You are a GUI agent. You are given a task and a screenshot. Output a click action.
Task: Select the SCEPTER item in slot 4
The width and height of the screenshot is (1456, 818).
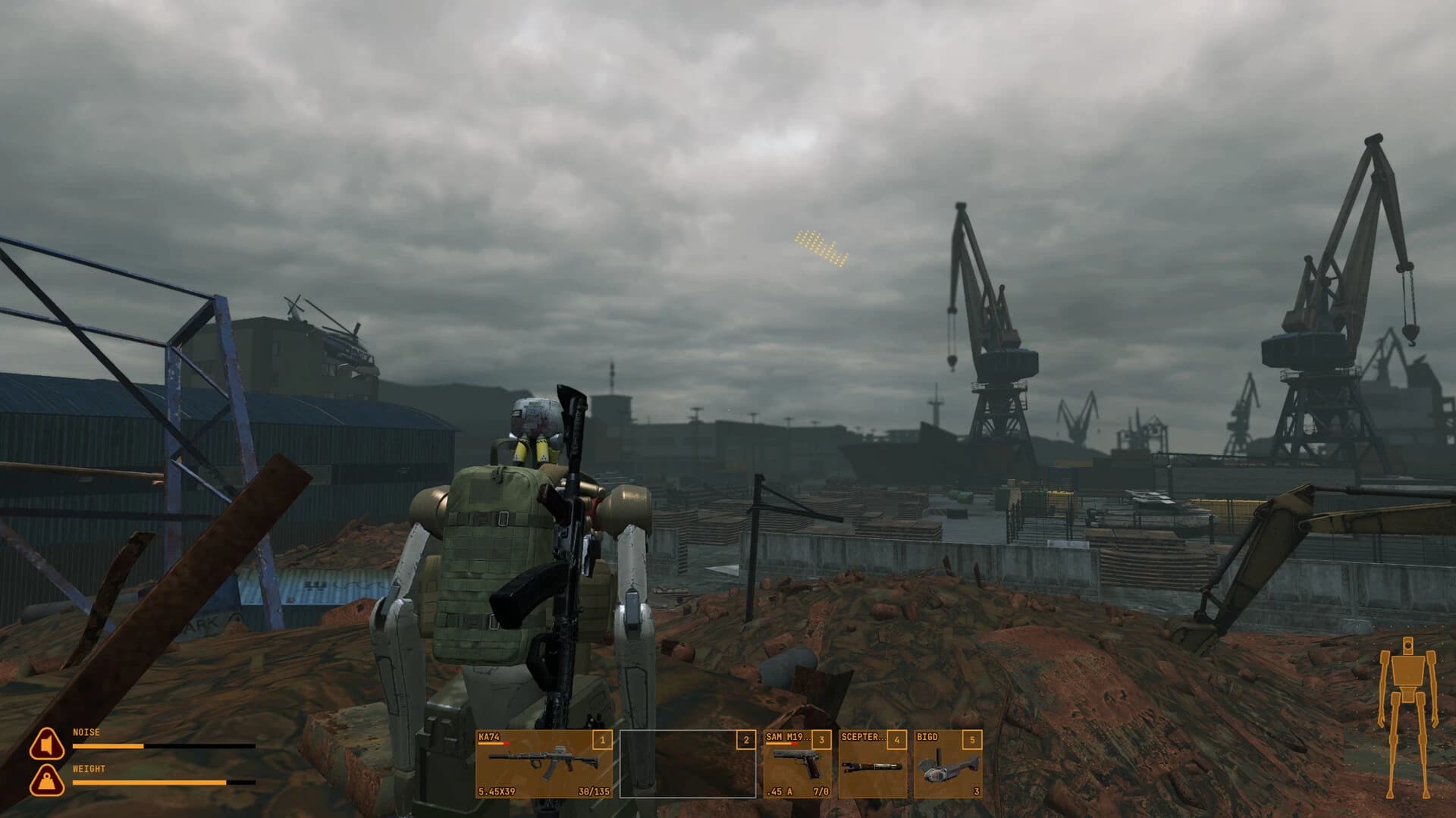[x=872, y=766]
